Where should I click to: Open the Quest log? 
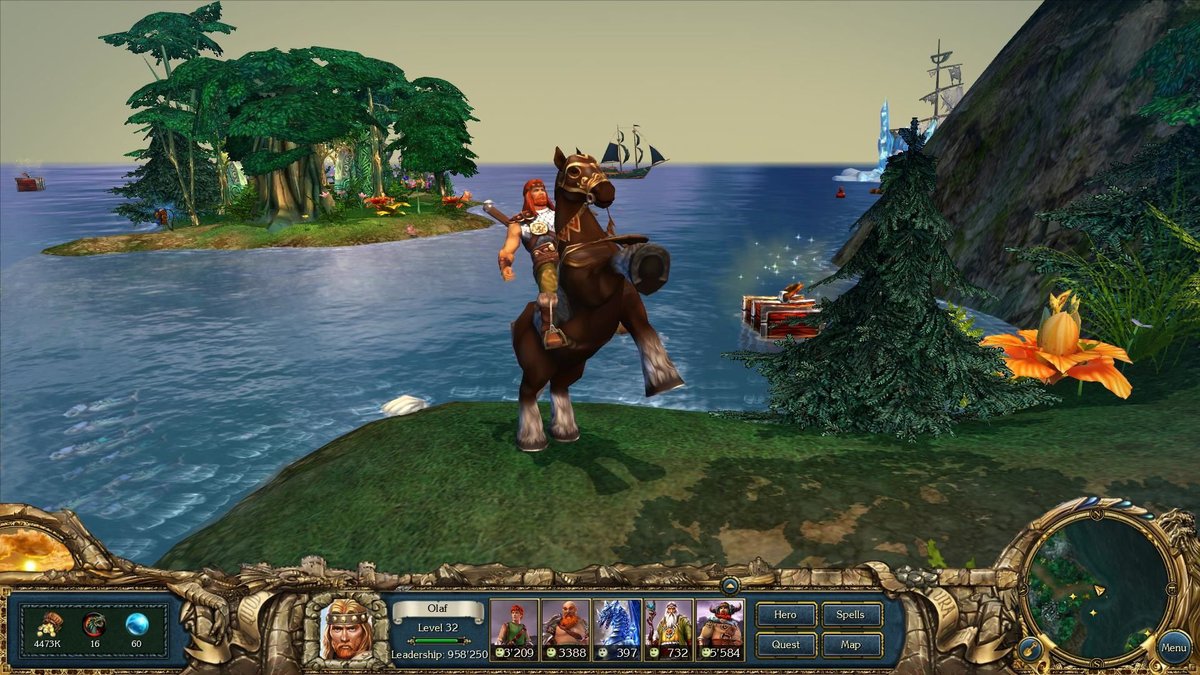(x=786, y=644)
